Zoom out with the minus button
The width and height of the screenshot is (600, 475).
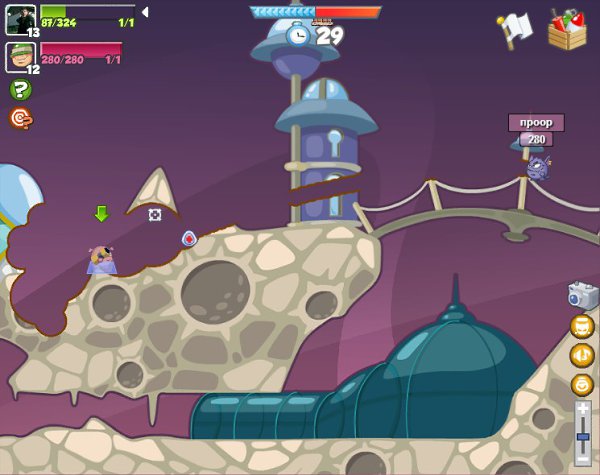coord(583,461)
